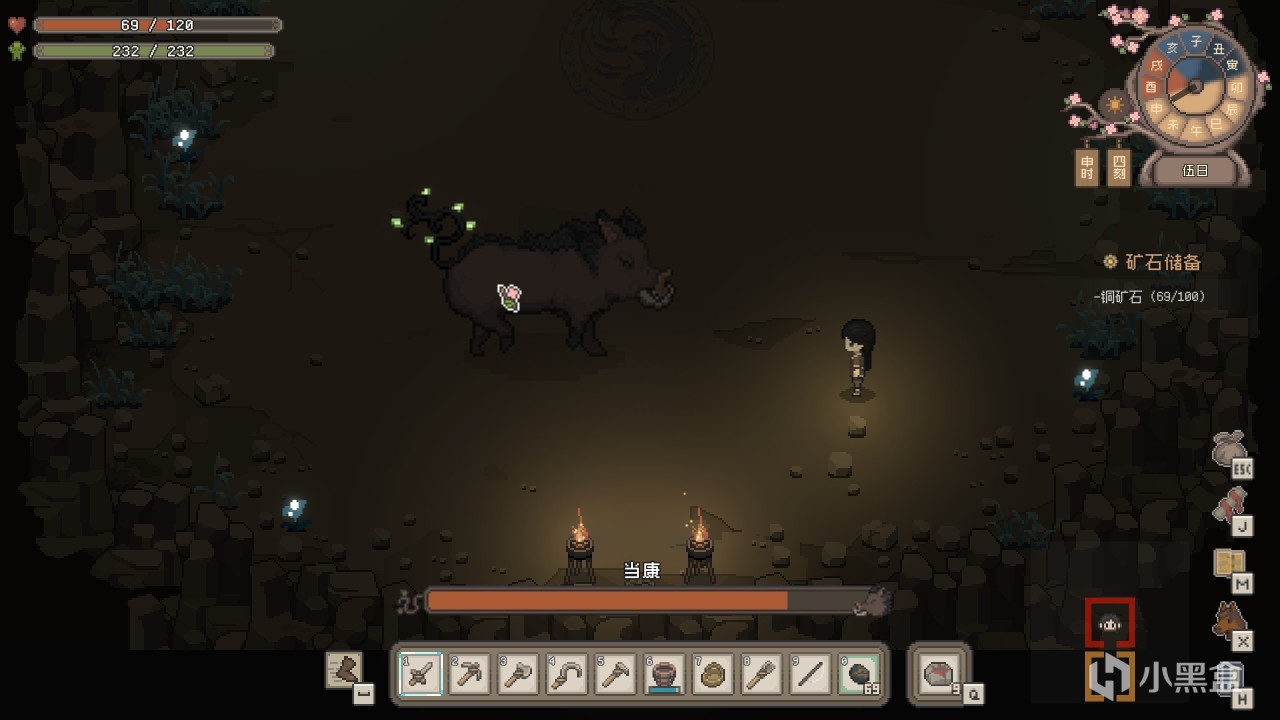Equip the wooden stick in slot 9

(x=811, y=676)
